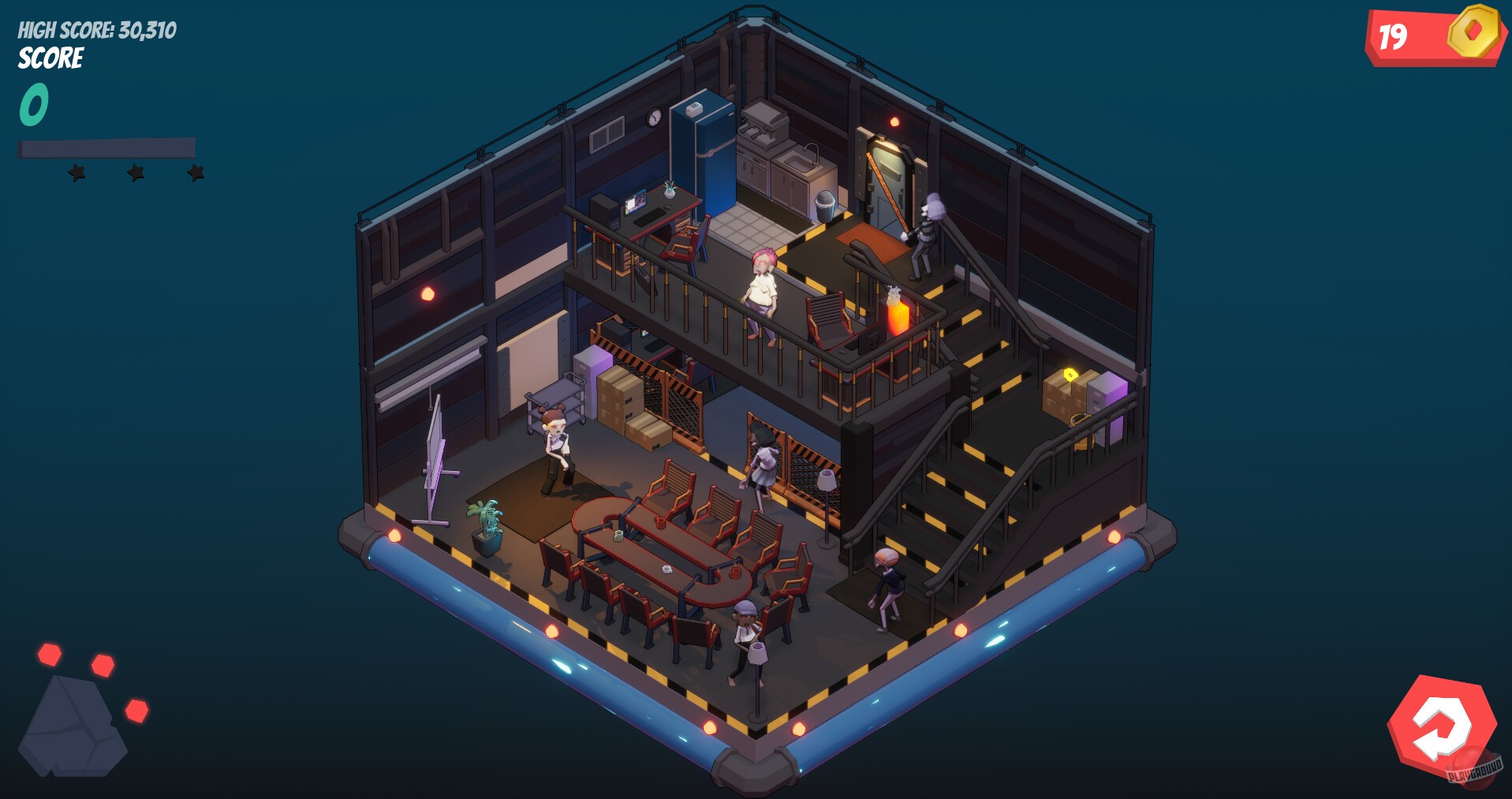Click the middle star below the progress bar
The width and height of the screenshot is (1512, 799).
(x=134, y=170)
